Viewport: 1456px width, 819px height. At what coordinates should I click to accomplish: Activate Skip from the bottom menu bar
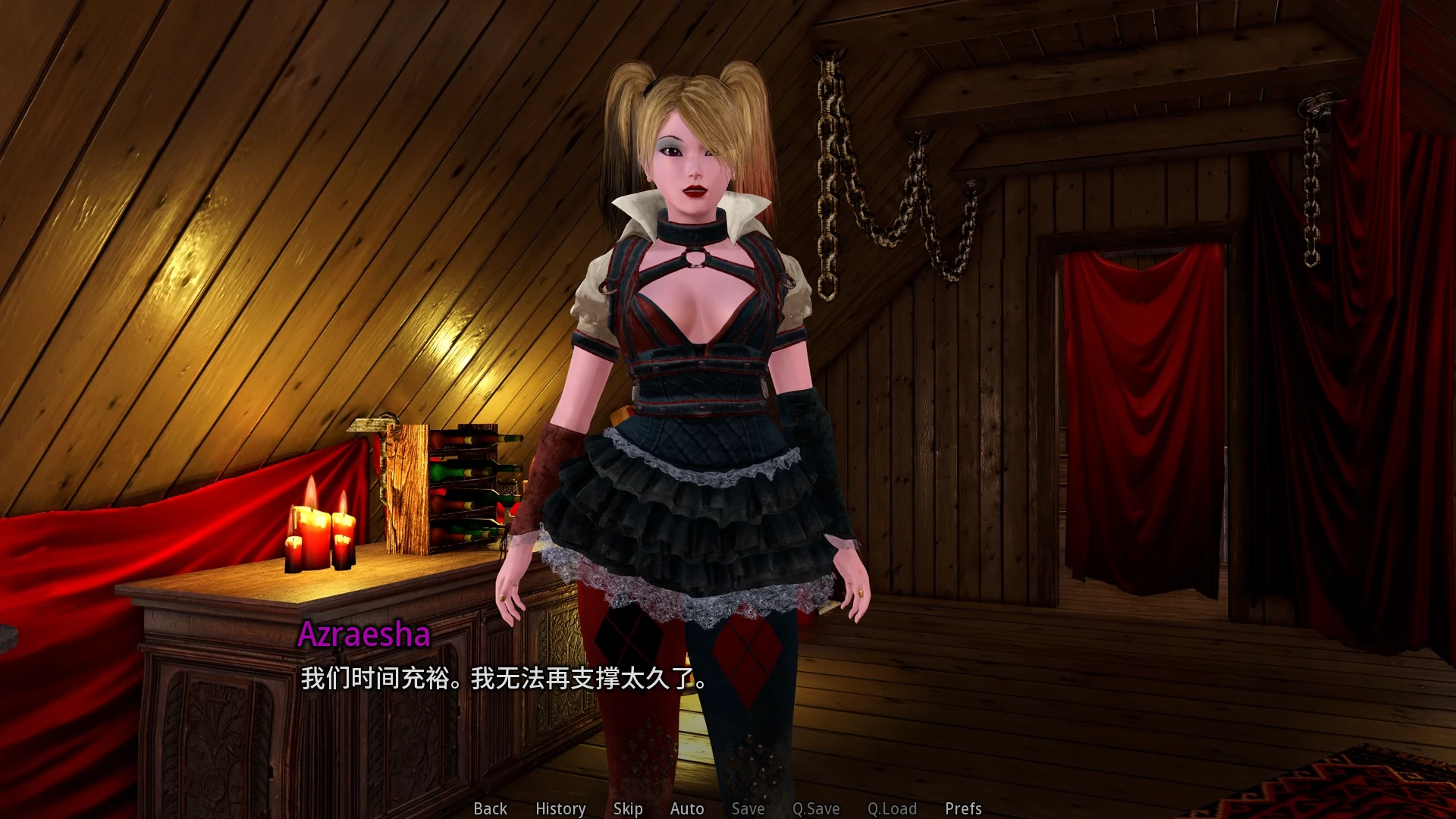627,808
